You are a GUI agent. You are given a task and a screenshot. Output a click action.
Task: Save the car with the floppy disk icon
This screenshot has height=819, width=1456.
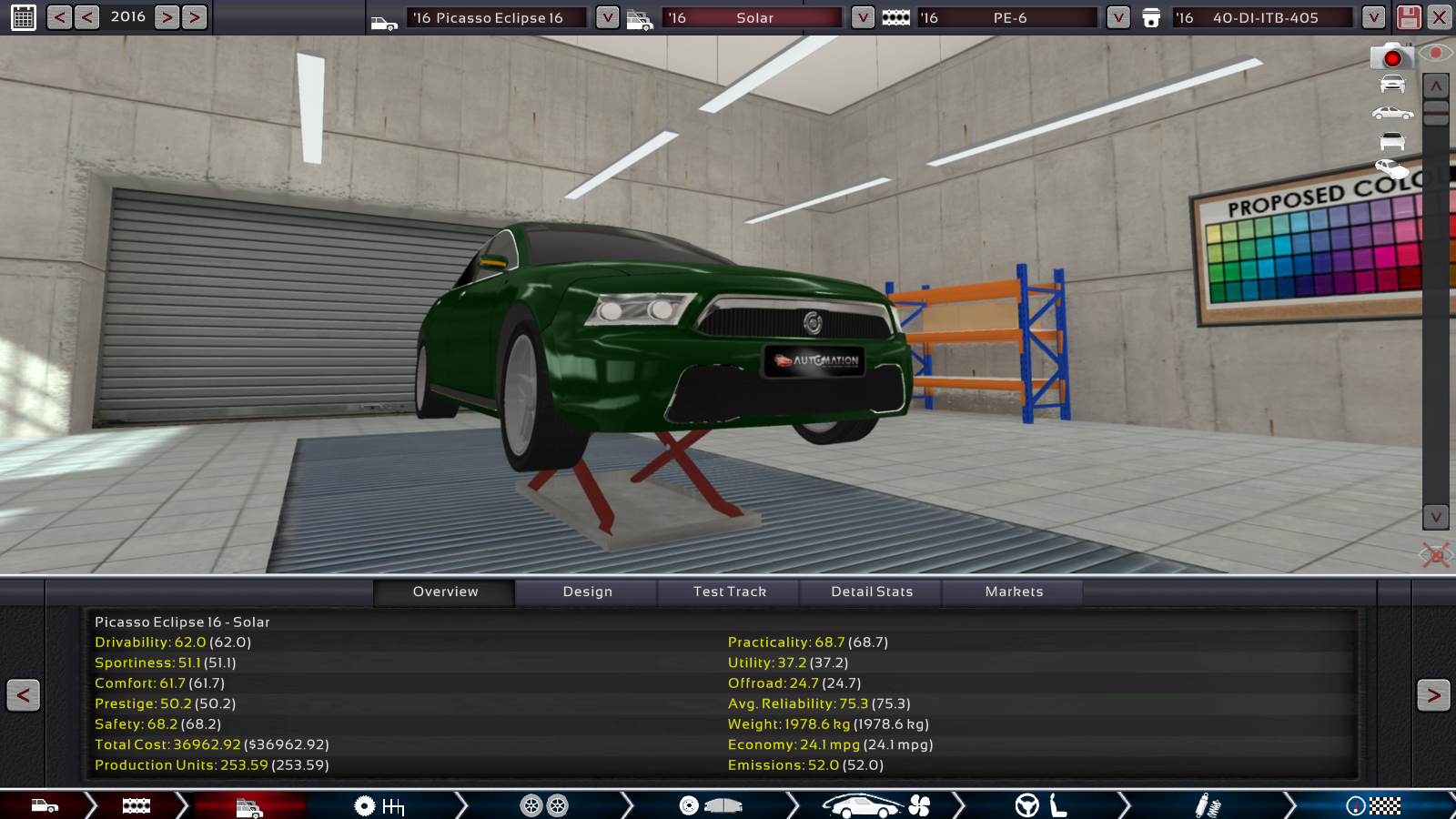click(x=1409, y=17)
